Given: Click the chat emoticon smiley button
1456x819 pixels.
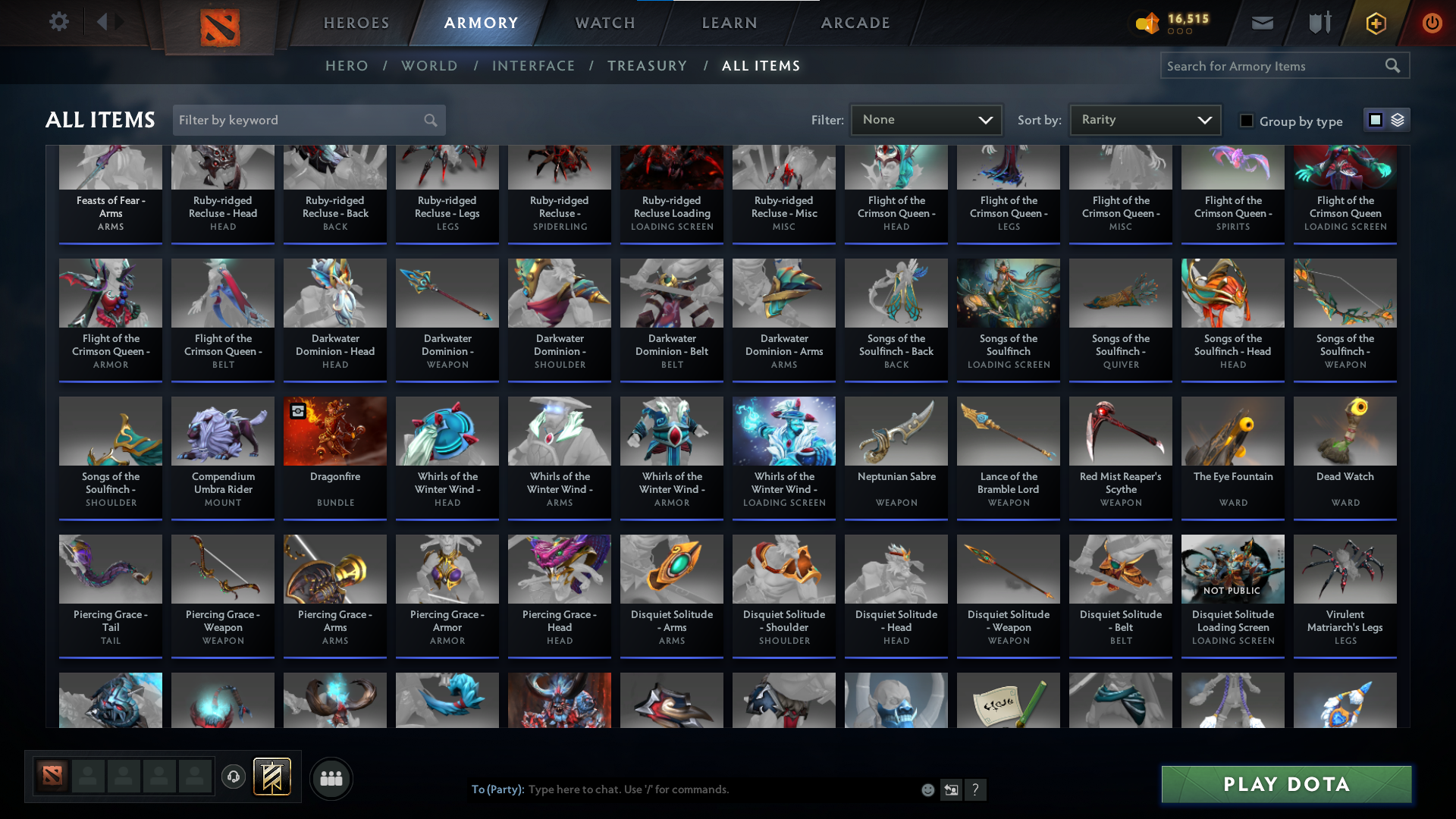Looking at the screenshot, I should (927, 789).
